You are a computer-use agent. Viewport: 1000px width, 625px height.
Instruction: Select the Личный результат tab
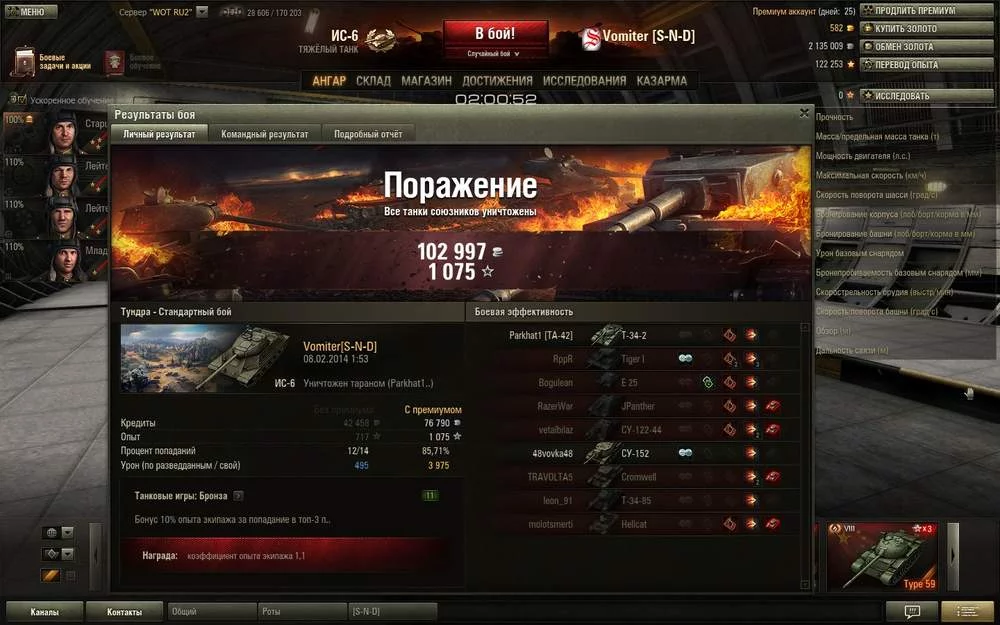coord(159,133)
